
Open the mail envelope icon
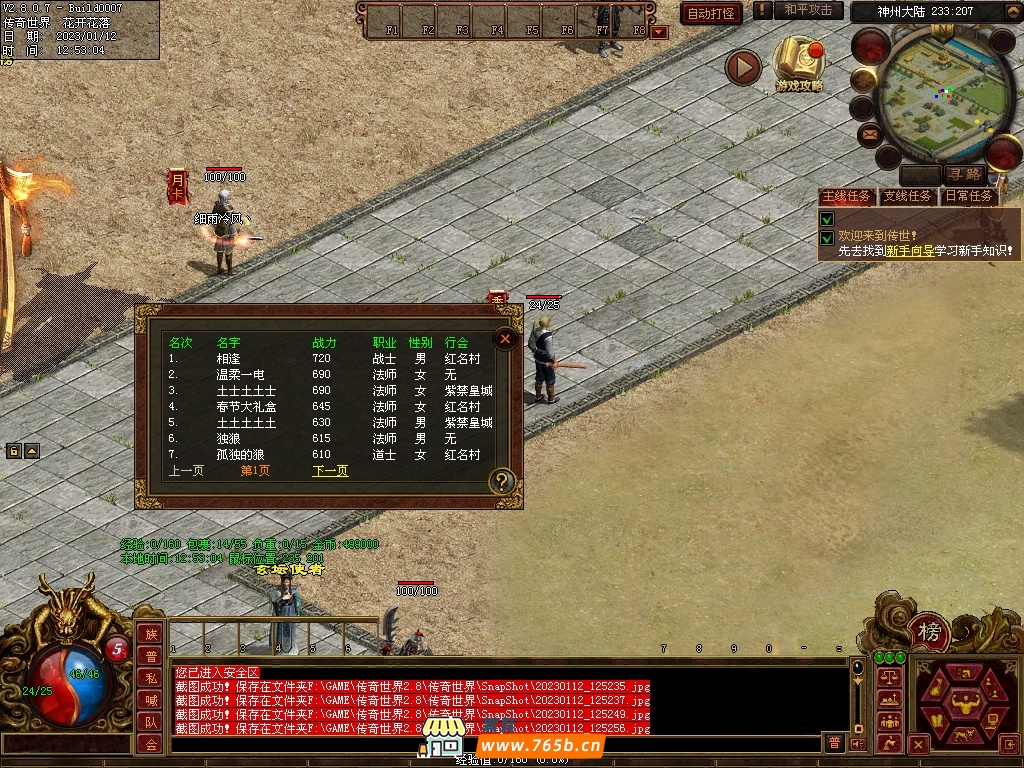click(869, 133)
